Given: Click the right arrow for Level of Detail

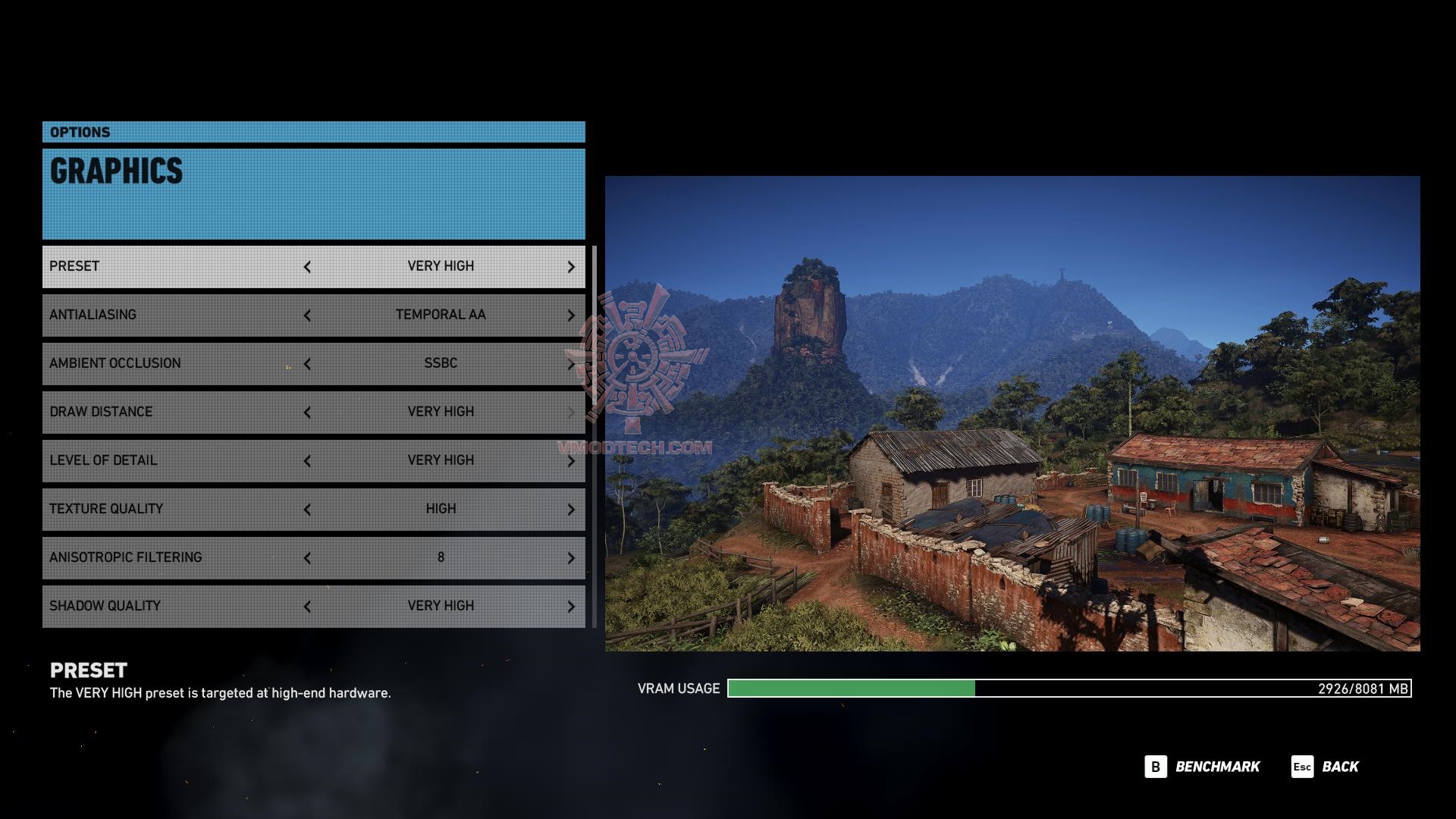Looking at the screenshot, I should 571,461.
